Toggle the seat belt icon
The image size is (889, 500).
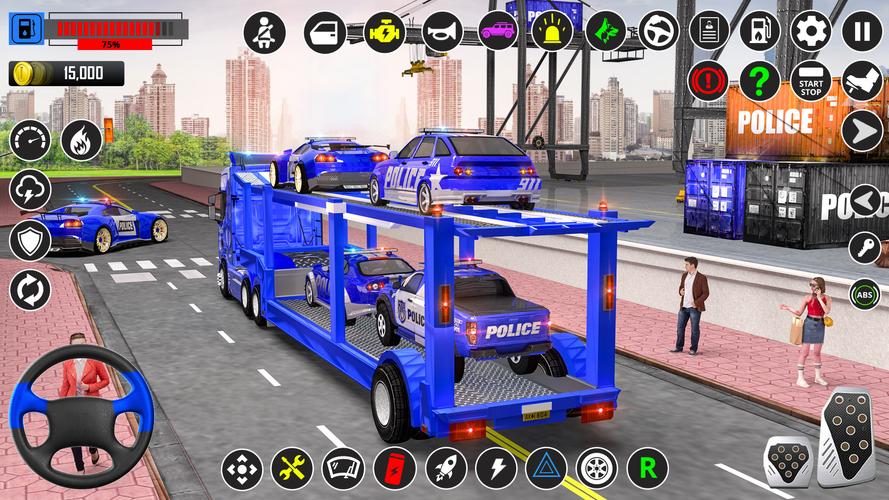pos(265,32)
